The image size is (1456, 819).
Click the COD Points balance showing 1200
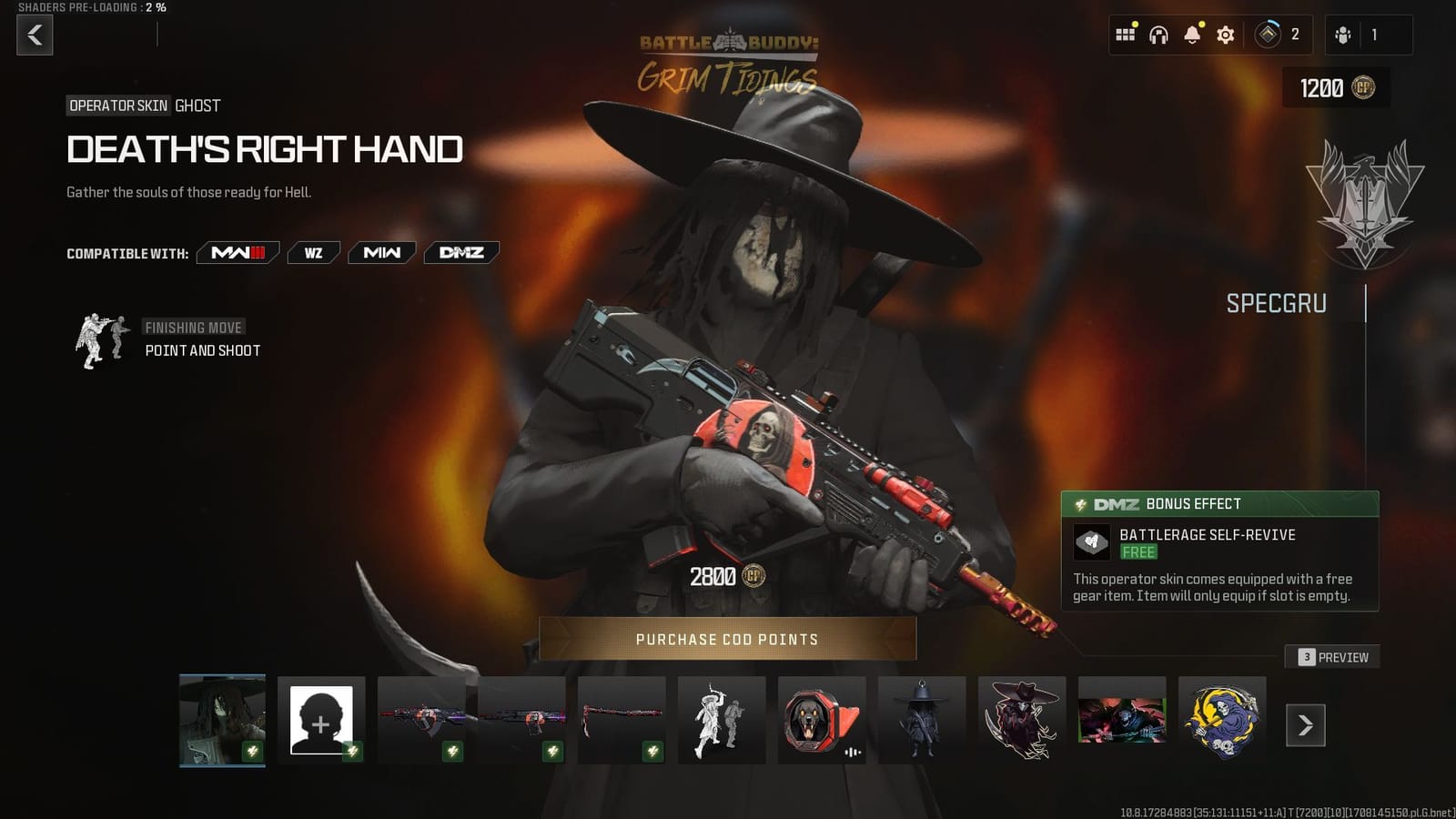(1337, 89)
